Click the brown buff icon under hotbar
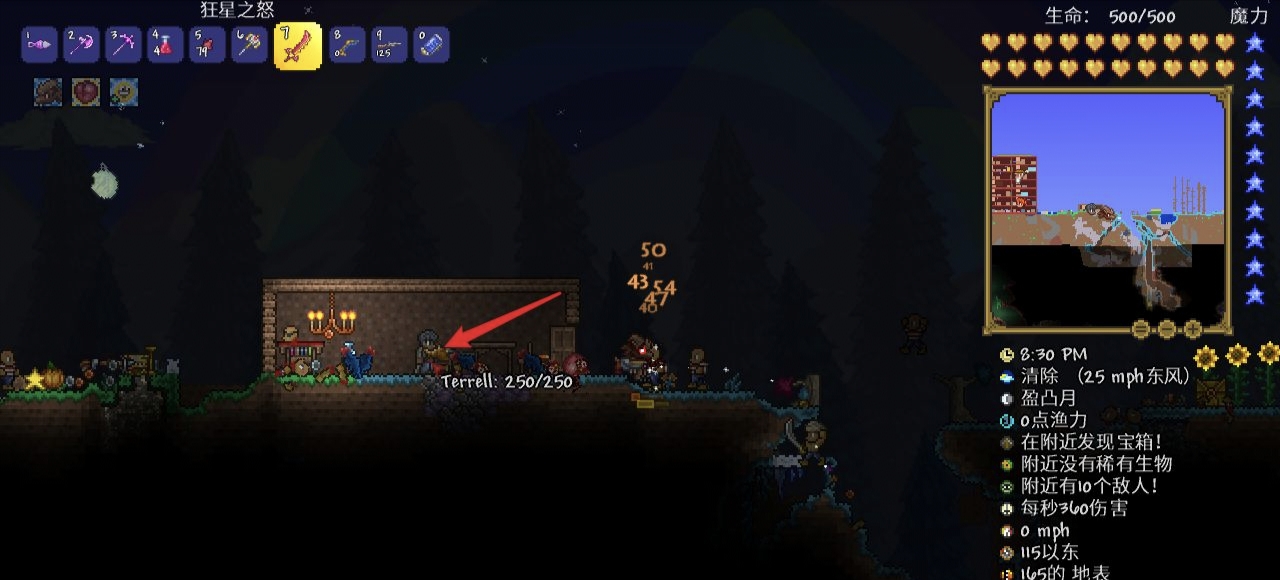 pos(48,93)
